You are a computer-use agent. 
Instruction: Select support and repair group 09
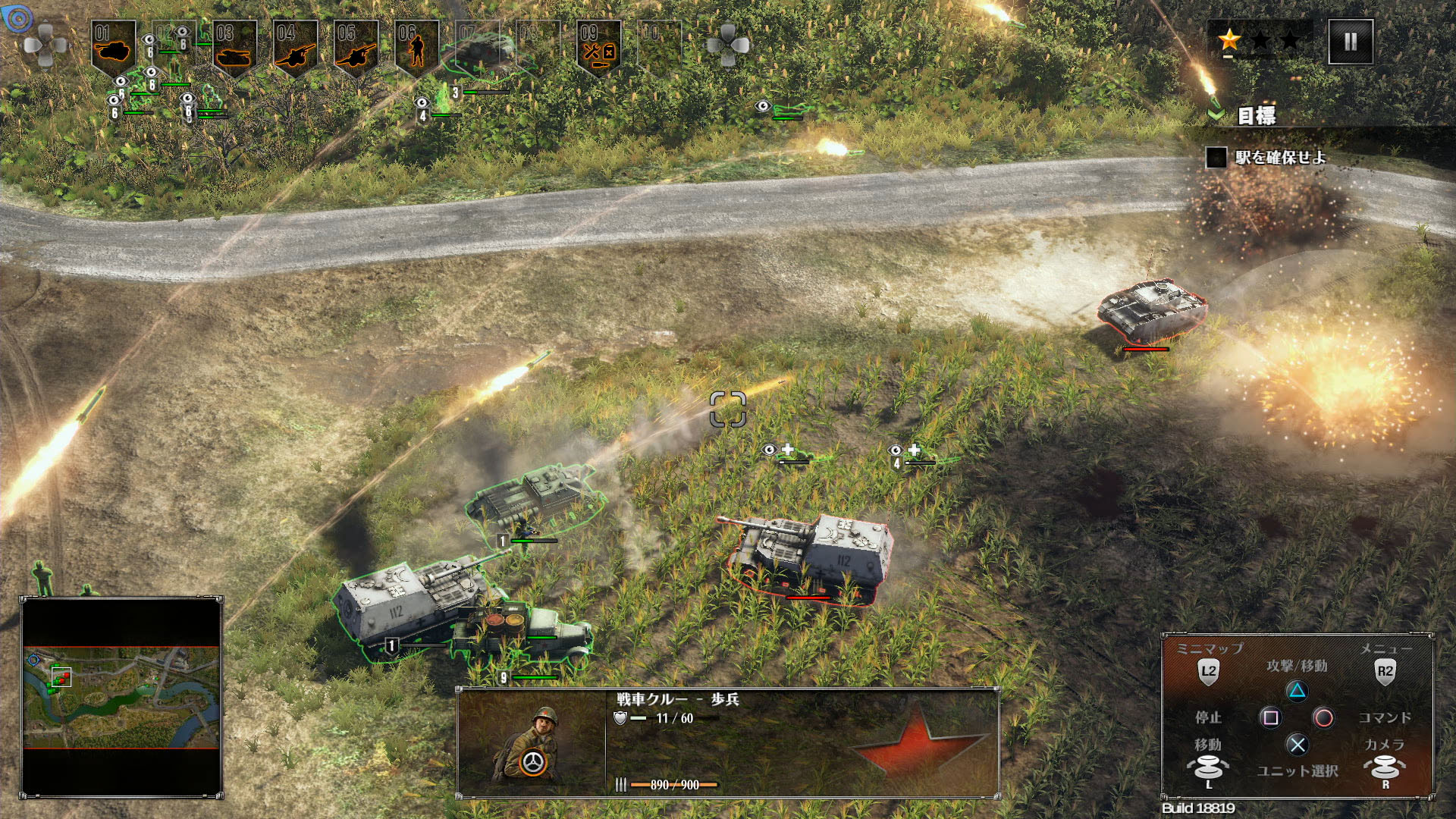click(599, 47)
